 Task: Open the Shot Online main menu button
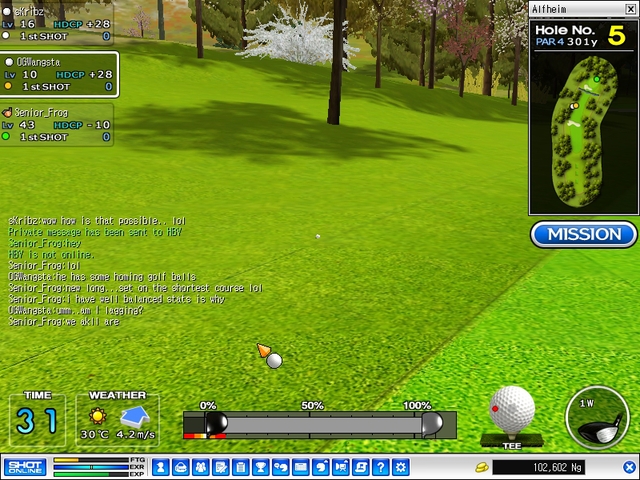coord(25,467)
